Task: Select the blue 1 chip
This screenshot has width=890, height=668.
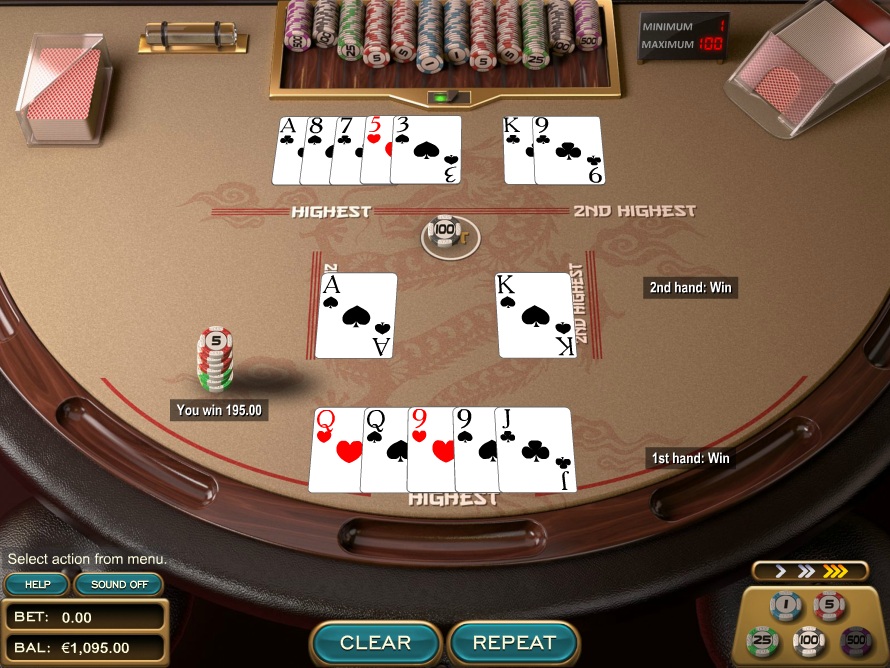Action: [x=785, y=606]
